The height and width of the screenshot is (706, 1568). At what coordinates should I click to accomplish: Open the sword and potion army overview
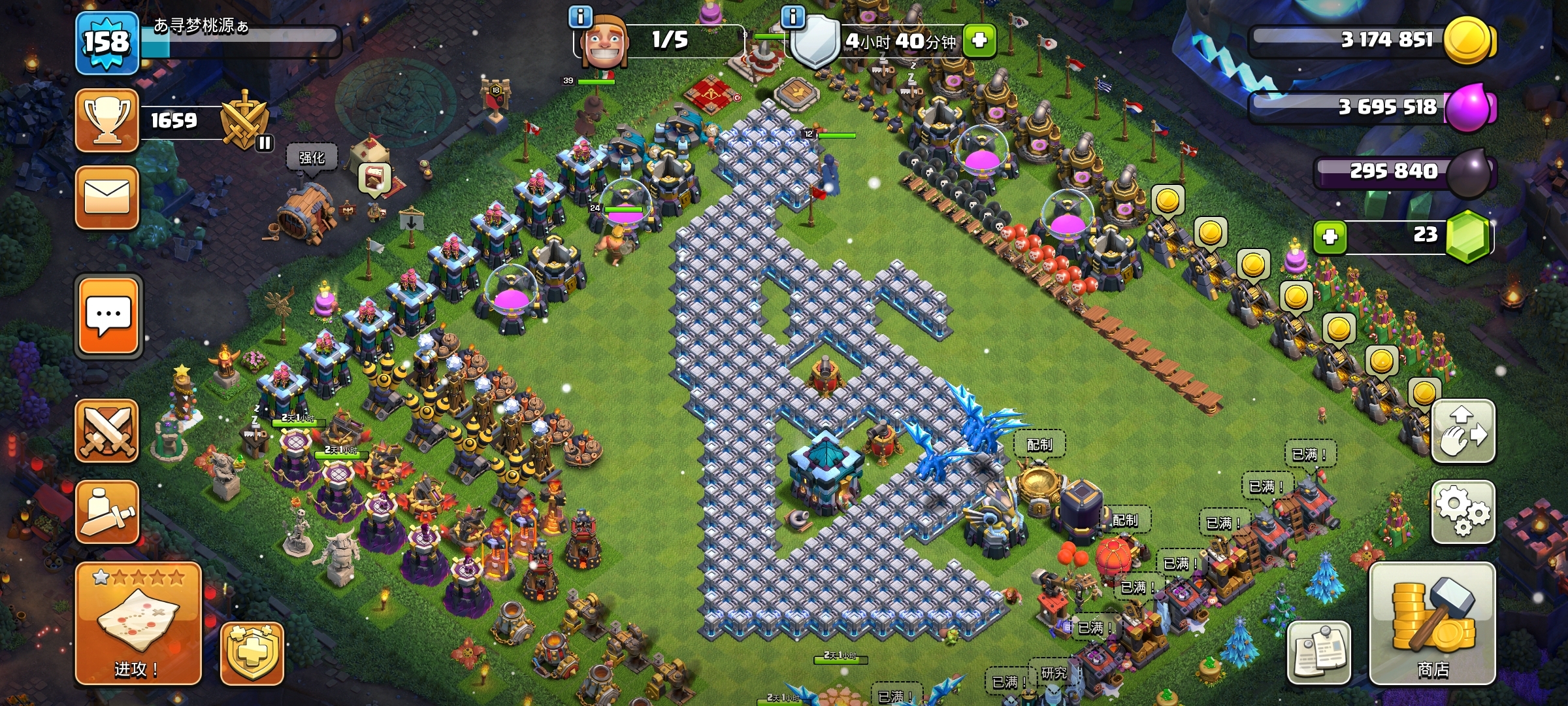(x=107, y=511)
